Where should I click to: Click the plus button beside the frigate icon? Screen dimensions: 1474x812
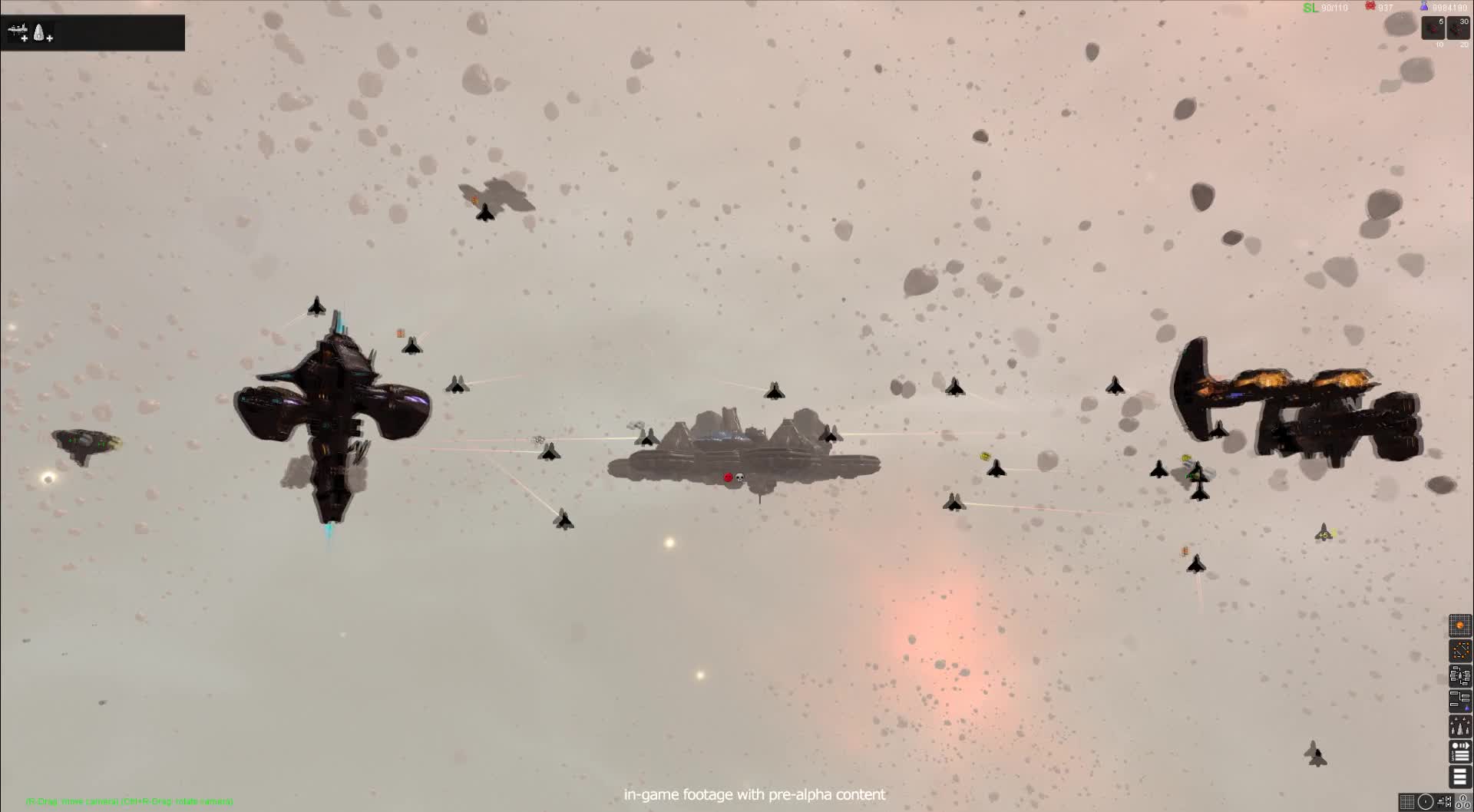(x=49, y=38)
